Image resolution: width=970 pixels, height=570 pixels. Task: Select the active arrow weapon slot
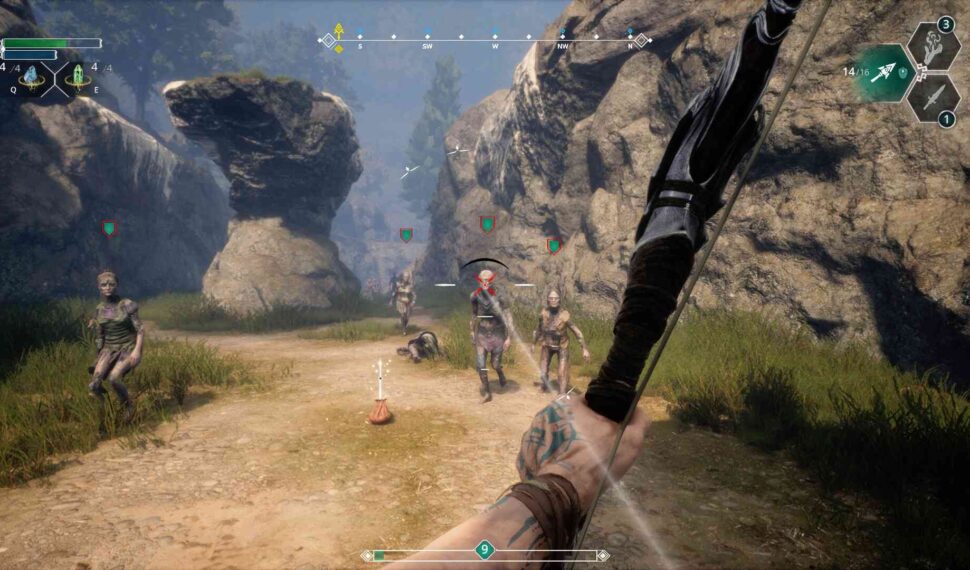(x=884, y=72)
